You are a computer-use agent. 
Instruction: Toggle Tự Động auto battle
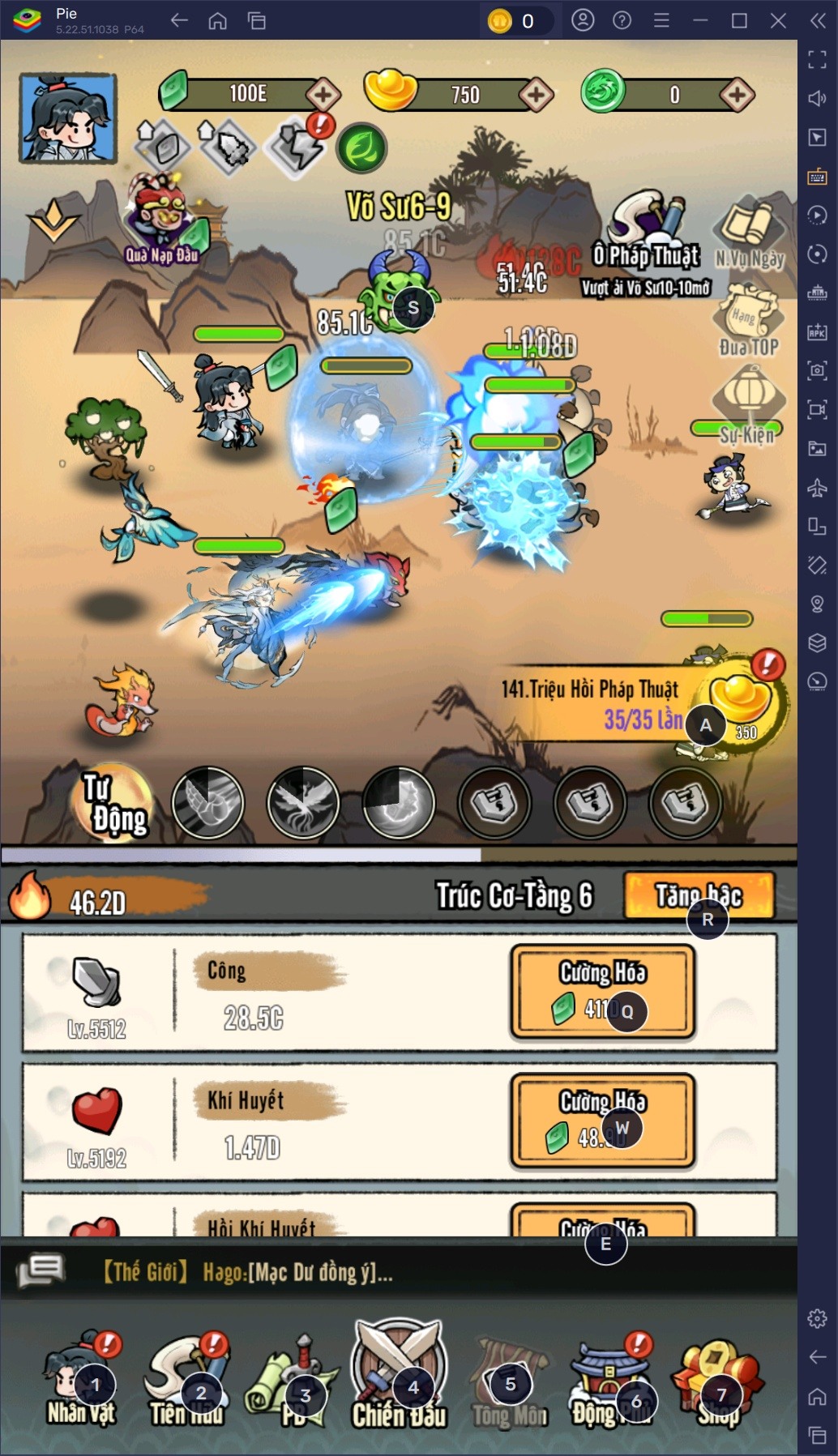coord(115,802)
